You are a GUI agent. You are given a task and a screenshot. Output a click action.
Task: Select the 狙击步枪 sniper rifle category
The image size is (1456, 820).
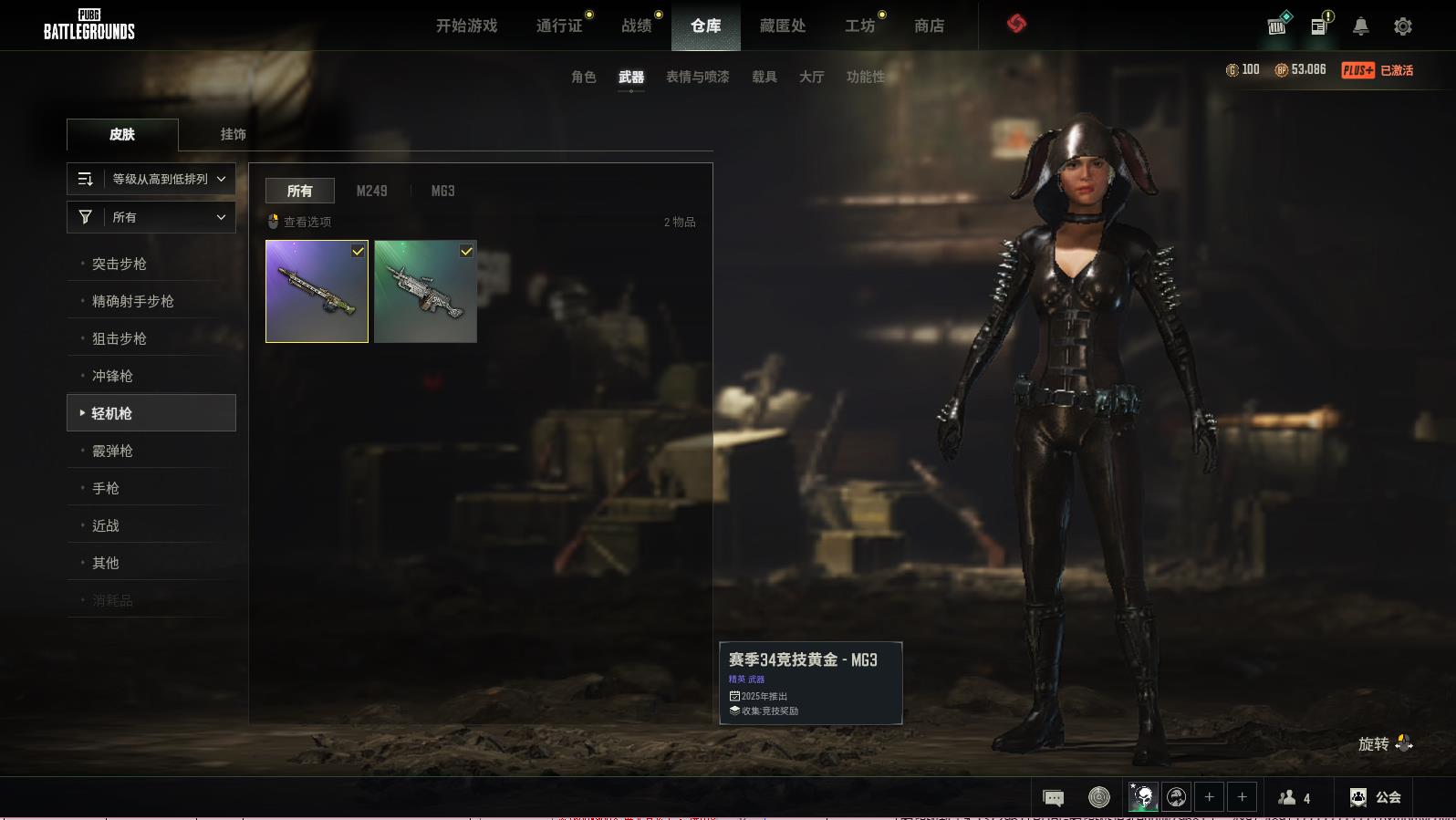[120, 338]
